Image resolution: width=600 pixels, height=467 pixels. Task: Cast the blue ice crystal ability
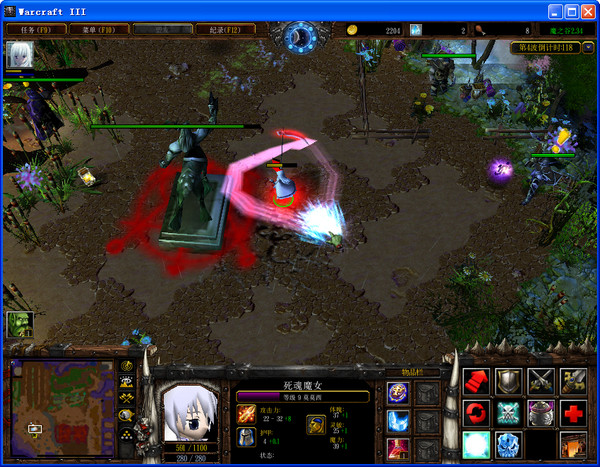(x=509, y=445)
